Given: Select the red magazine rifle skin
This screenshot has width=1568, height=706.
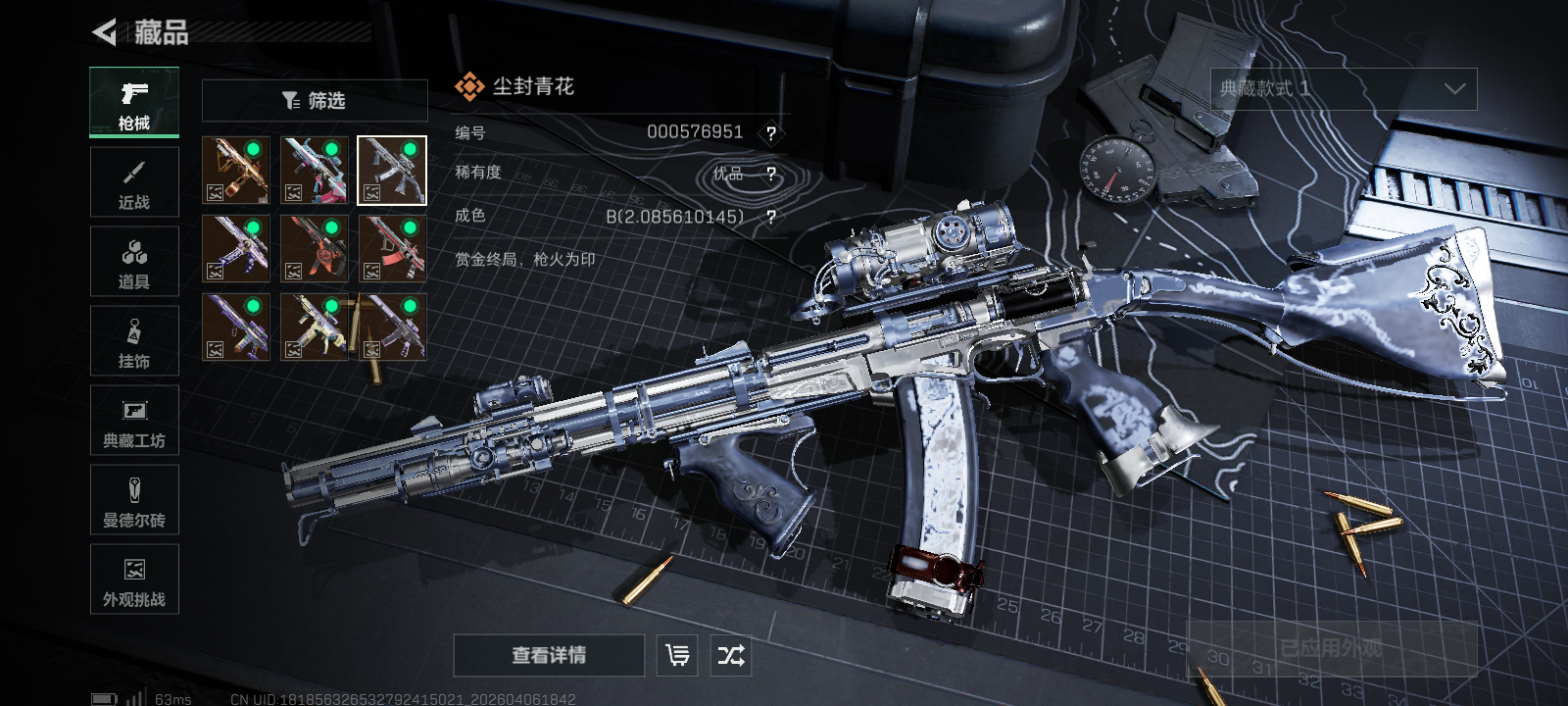Looking at the screenshot, I should (x=392, y=249).
